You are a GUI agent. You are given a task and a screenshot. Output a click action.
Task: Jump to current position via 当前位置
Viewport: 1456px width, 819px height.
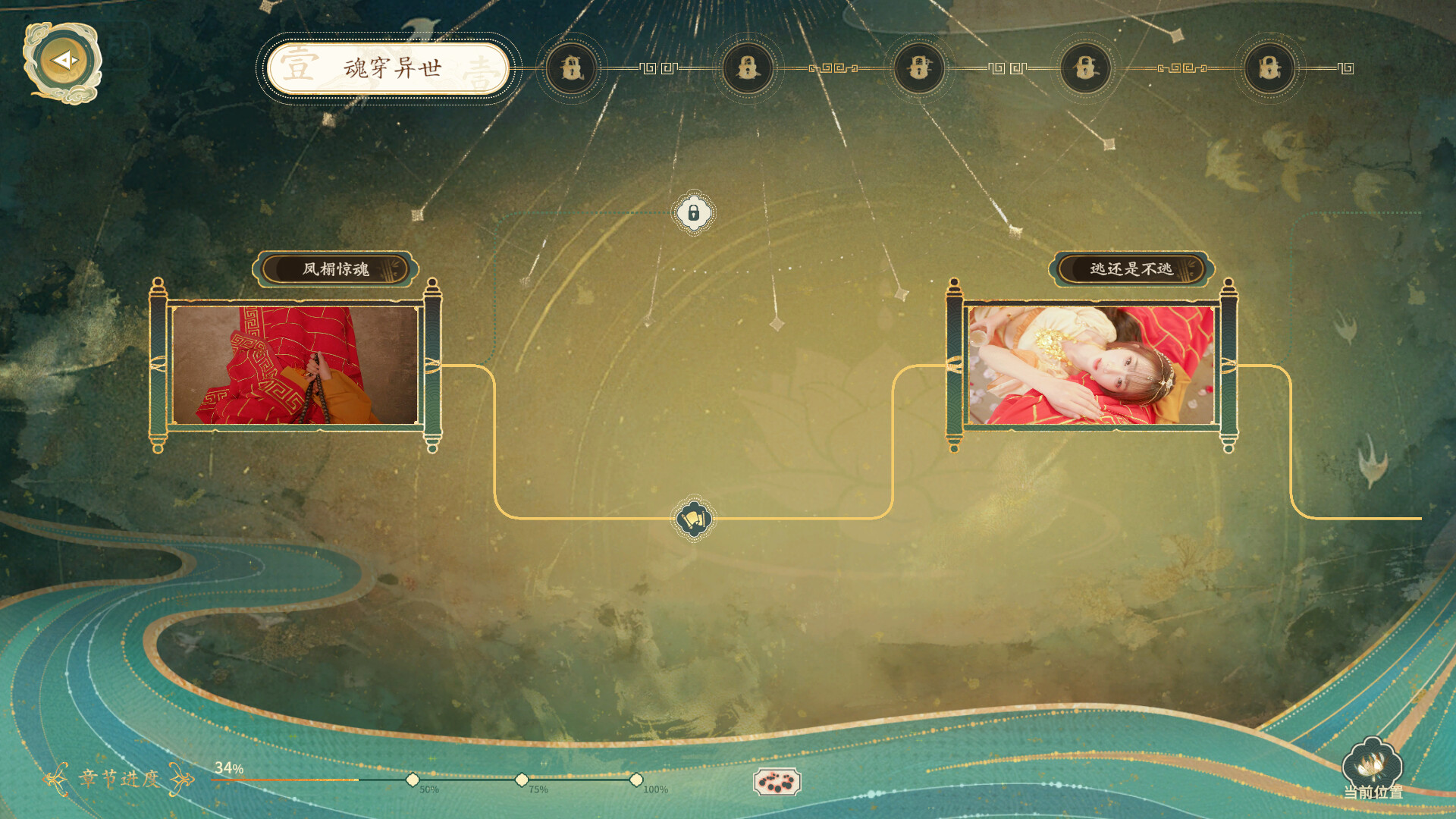coord(1372,768)
